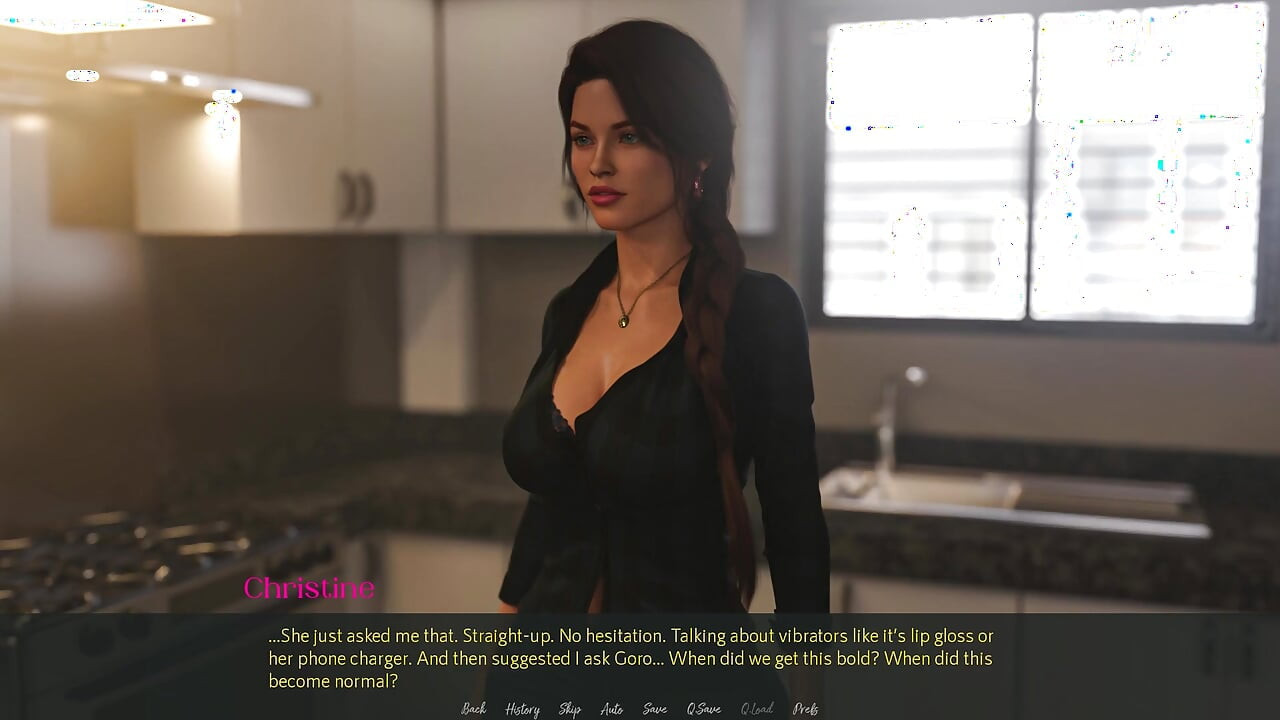Open the Save screen

pyautogui.click(x=655, y=708)
